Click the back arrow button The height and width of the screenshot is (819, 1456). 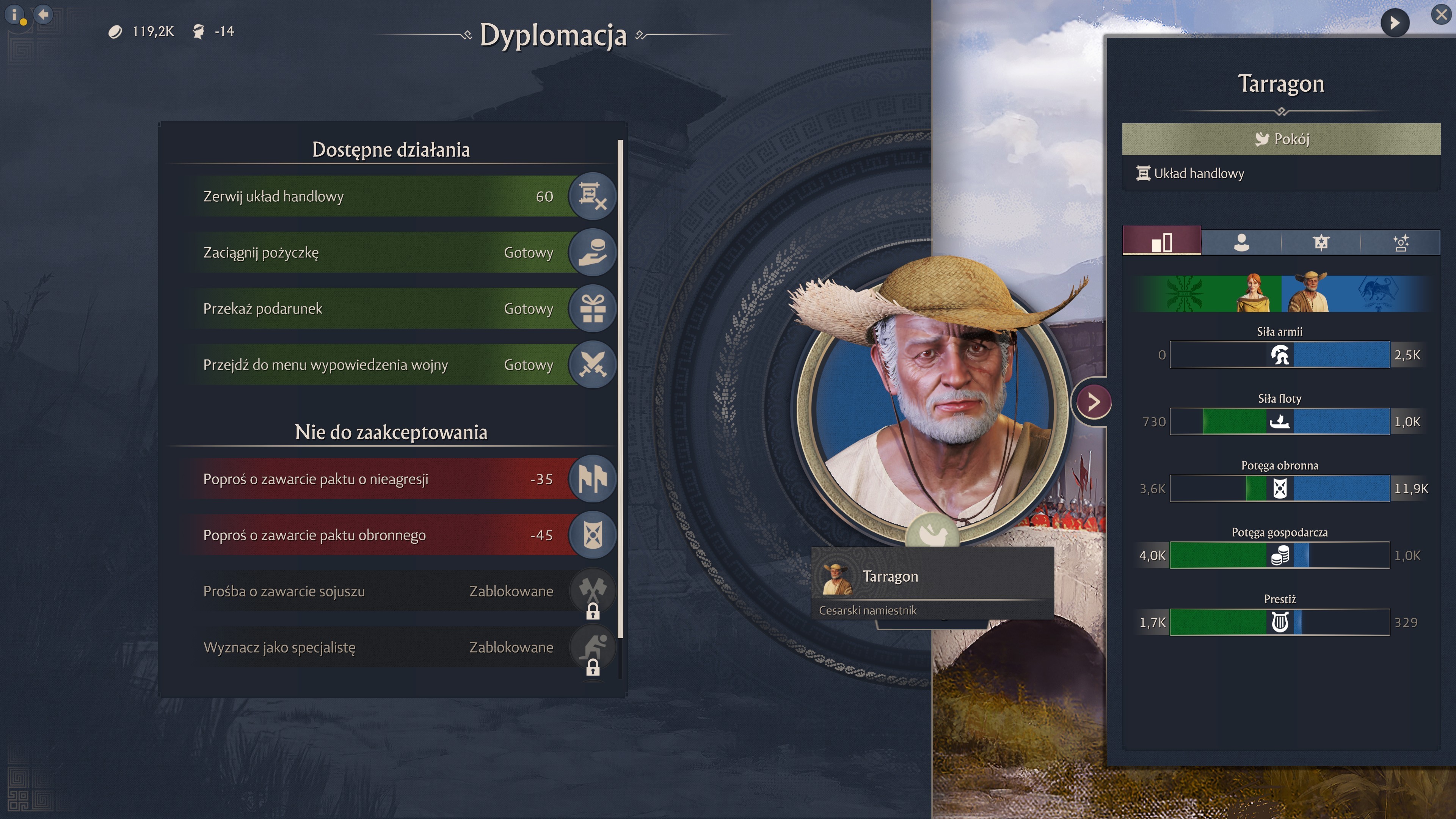tap(44, 14)
